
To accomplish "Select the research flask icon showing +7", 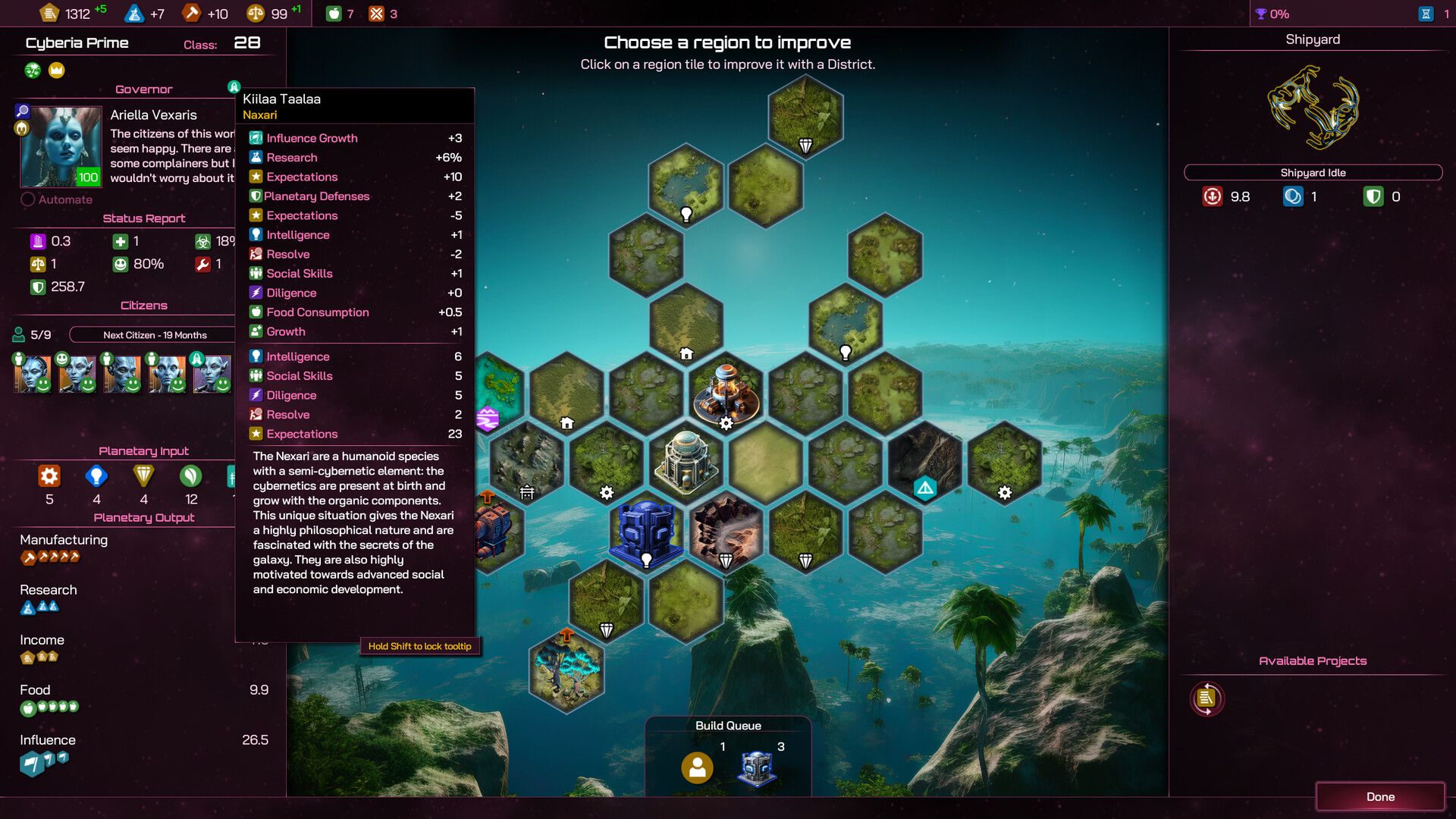I will (x=134, y=13).
